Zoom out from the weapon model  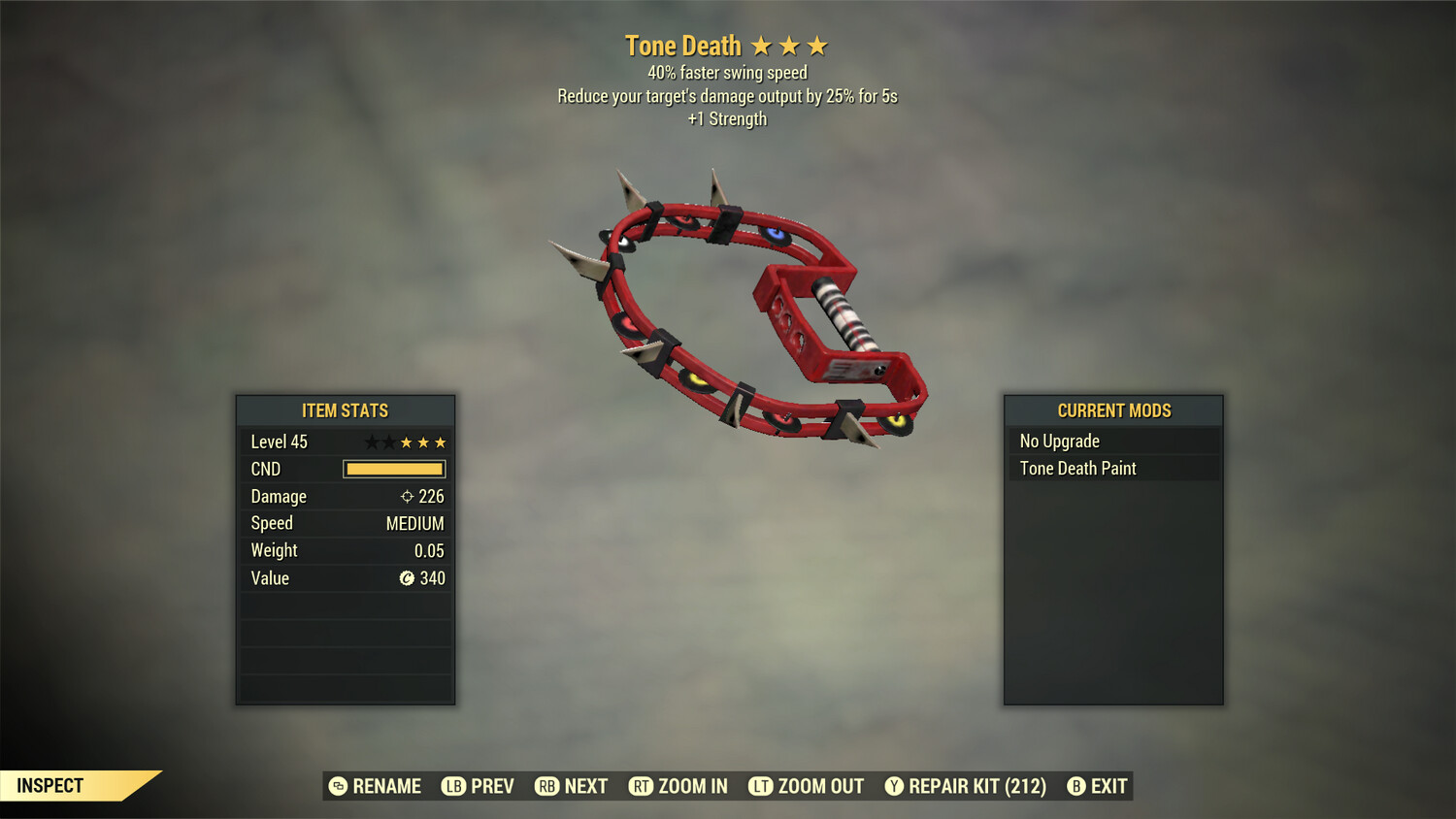[807, 786]
